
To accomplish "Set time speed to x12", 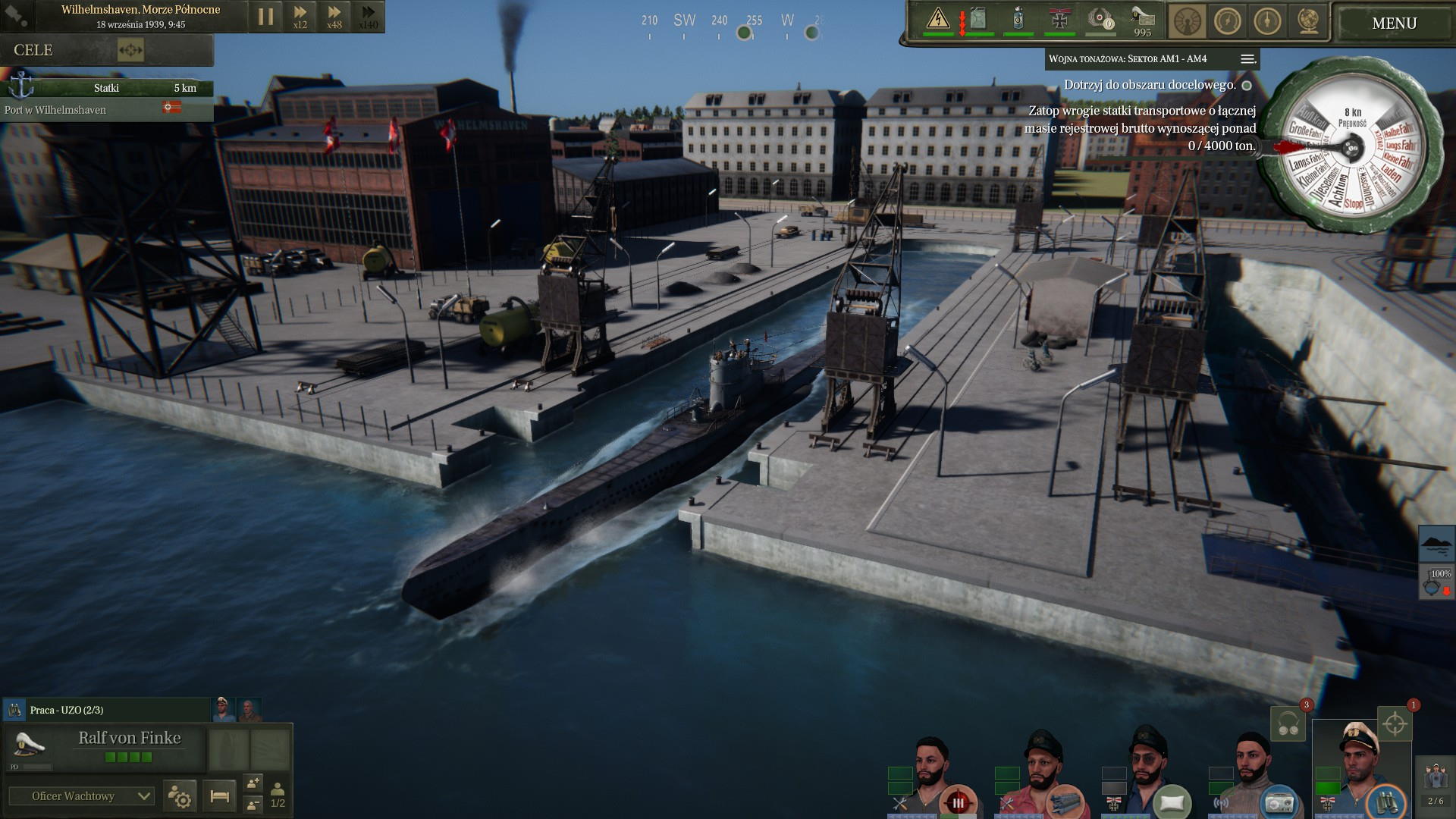I will click(300, 17).
